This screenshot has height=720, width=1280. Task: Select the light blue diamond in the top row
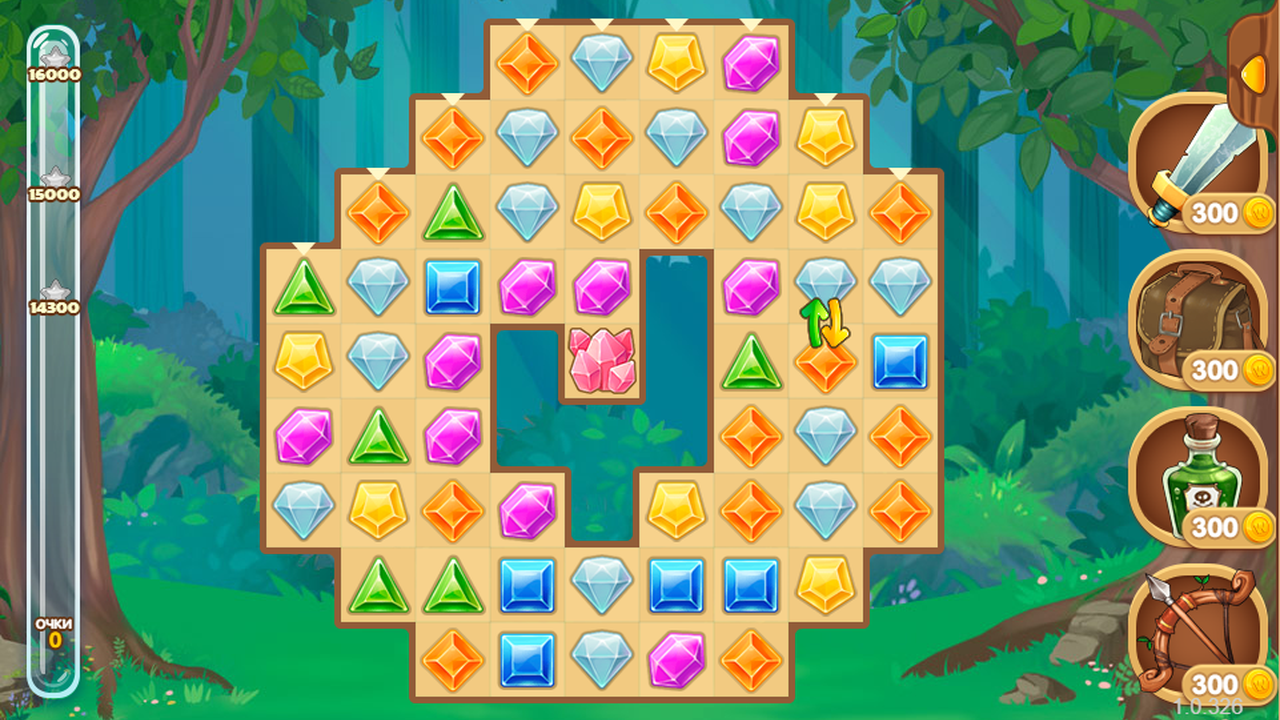coord(602,62)
